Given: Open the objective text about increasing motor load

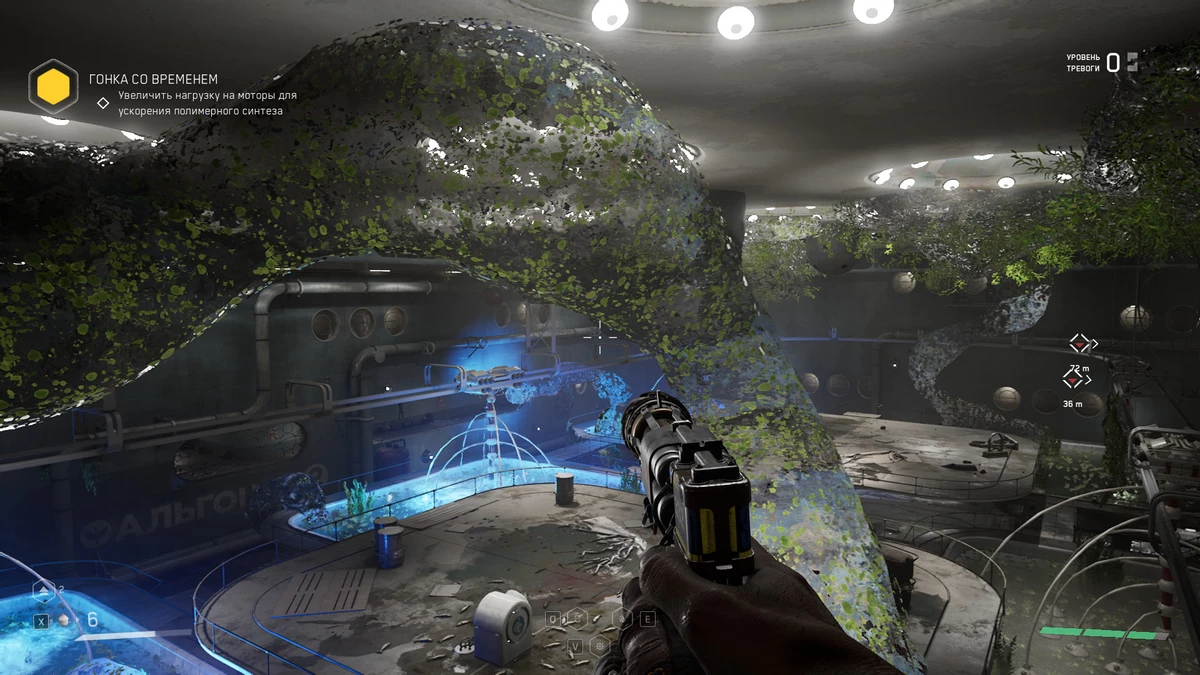Looking at the screenshot, I should pos(207,103).
